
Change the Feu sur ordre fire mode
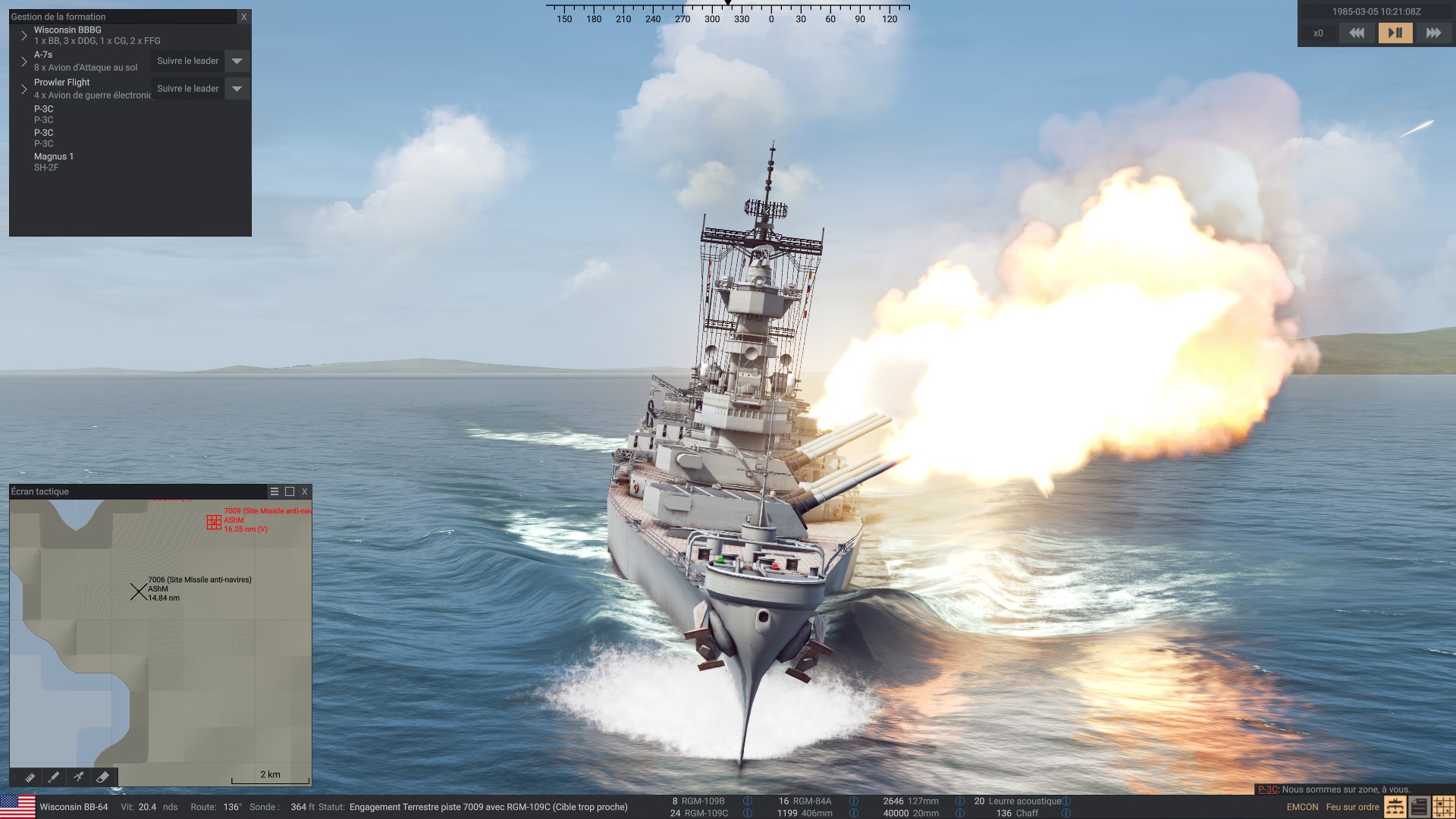(x=1352, y=807)
